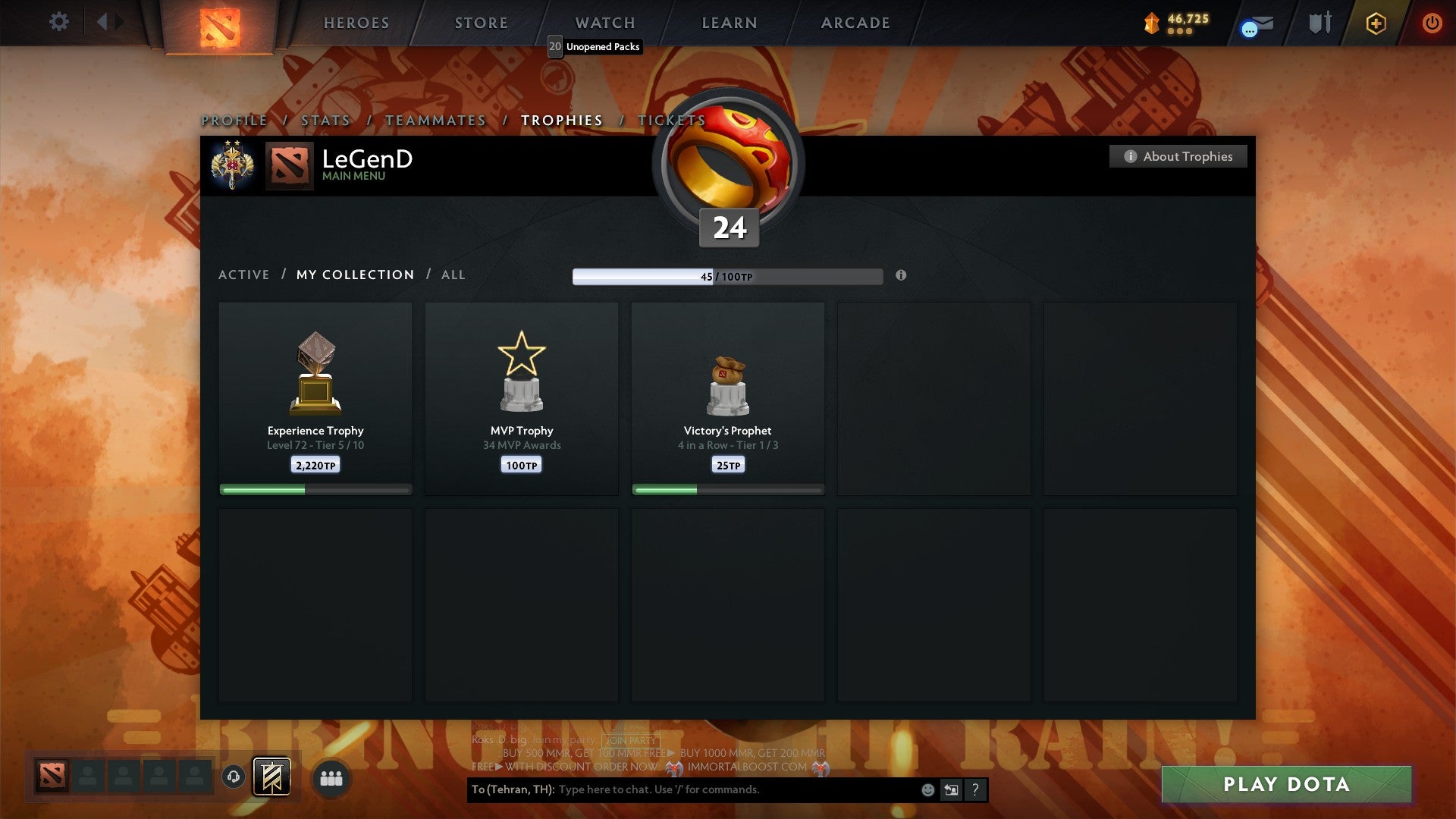Click the battle pass banner icon
Viewport: 1456px width, 819px height.
[273, 777]
